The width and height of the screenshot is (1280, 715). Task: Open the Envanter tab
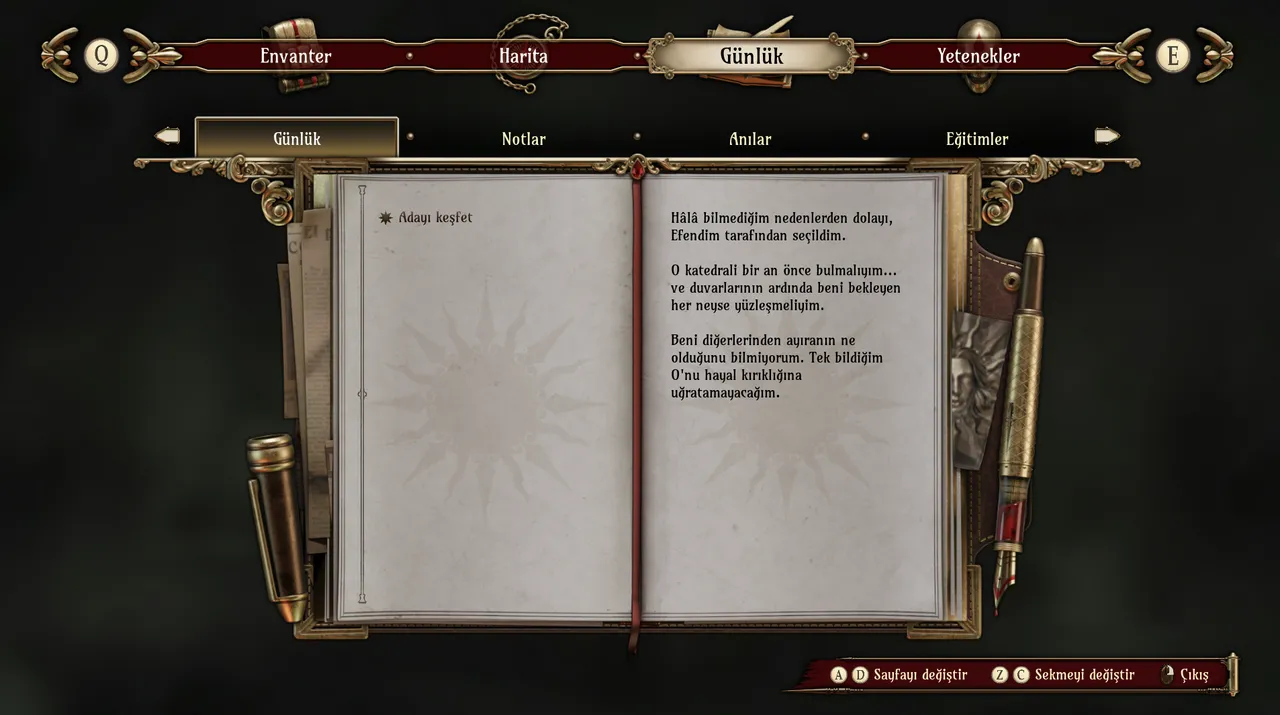(295, 56)
